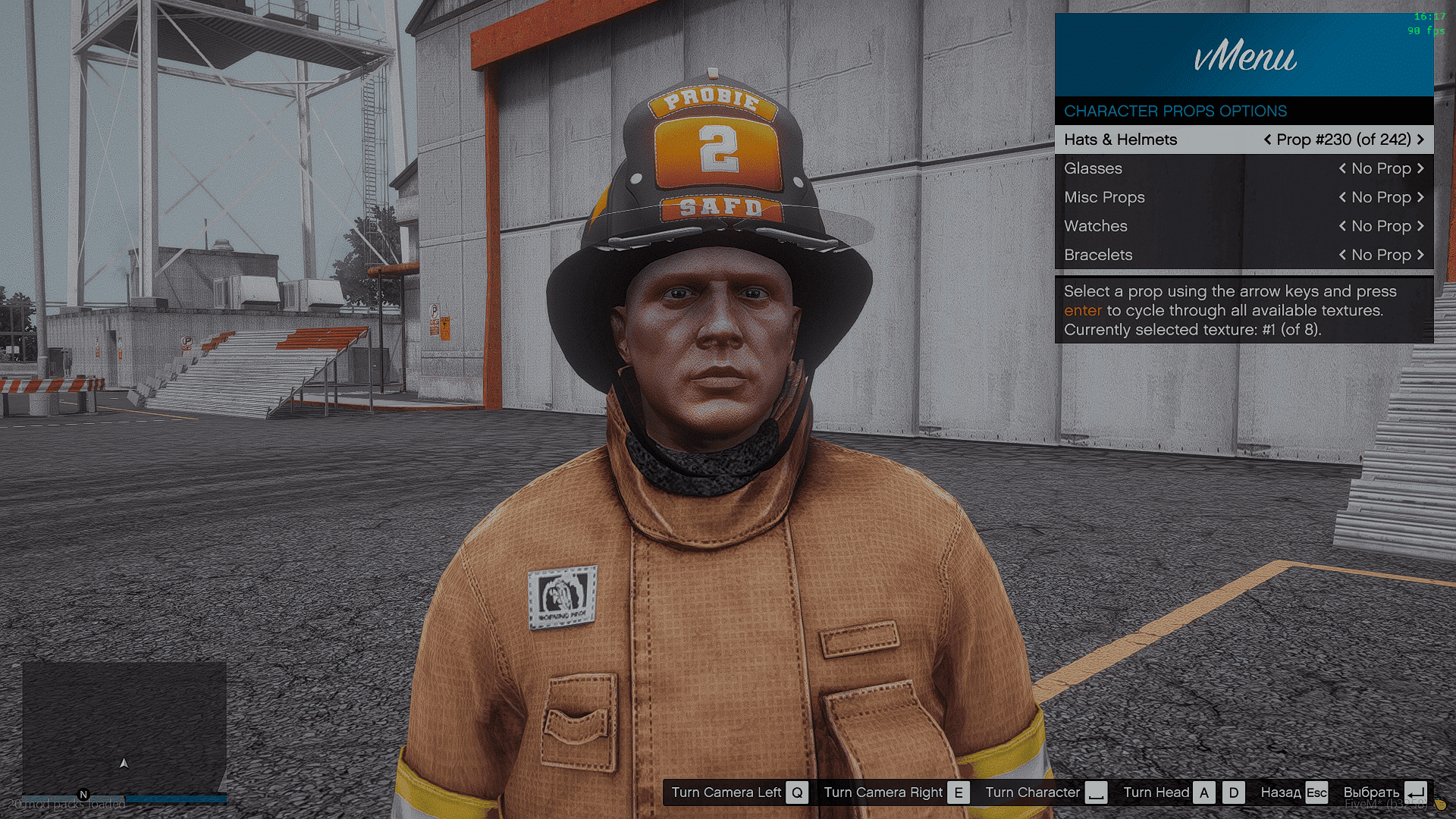Choose the Misc Props row
The width and height of the screenshot is (1456, 819).
(1104, 197)
